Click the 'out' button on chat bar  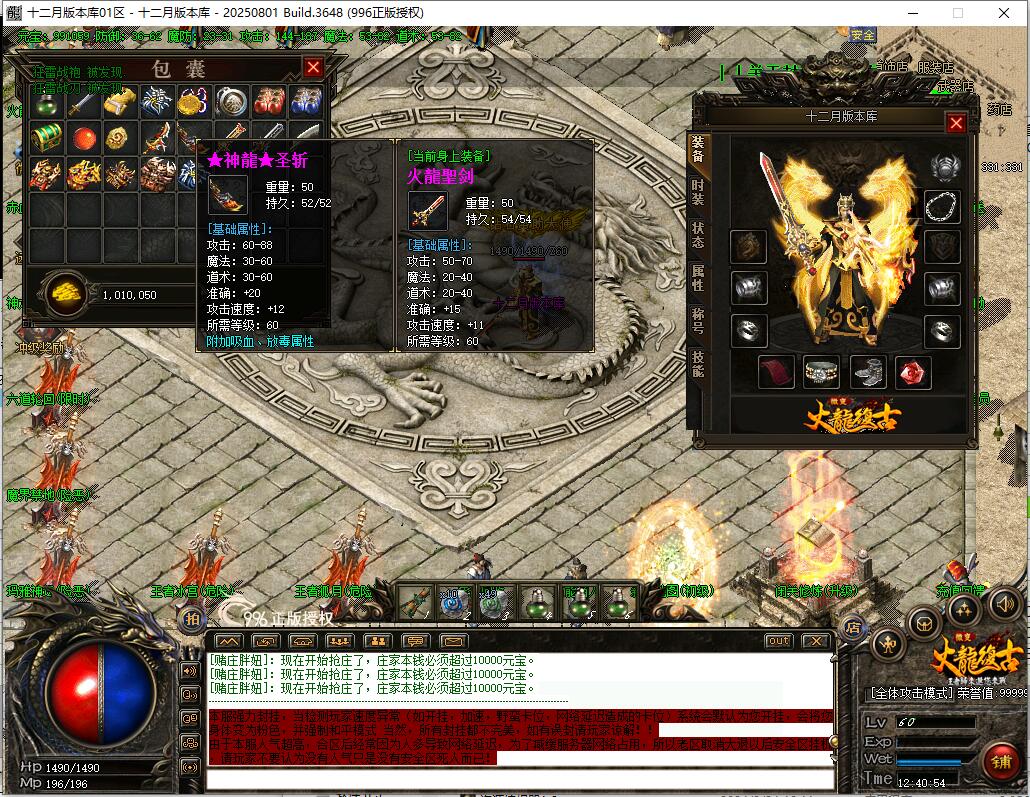click(x=778, y=641)
